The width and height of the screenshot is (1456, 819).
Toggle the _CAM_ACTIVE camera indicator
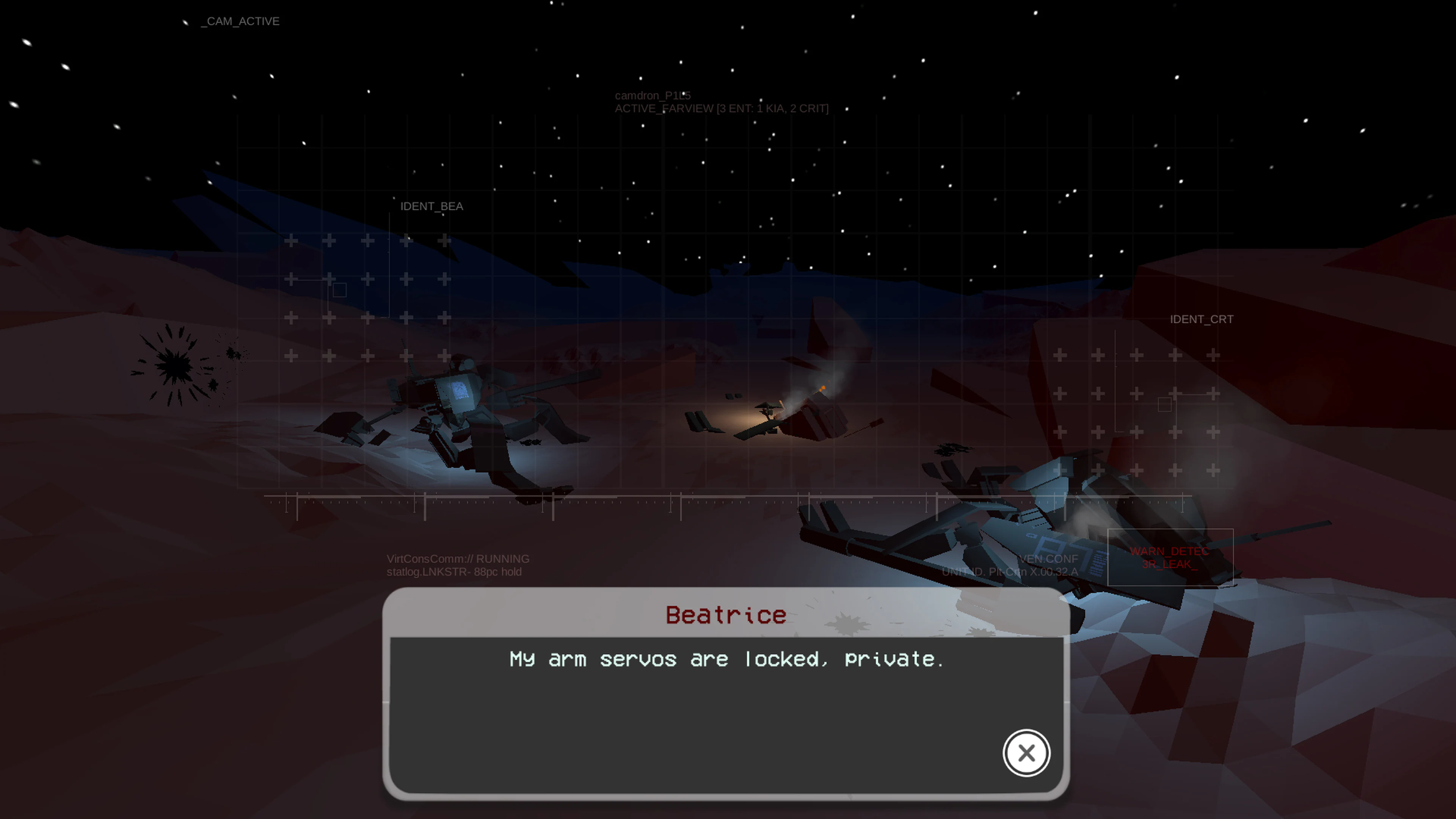pos(239,21)
